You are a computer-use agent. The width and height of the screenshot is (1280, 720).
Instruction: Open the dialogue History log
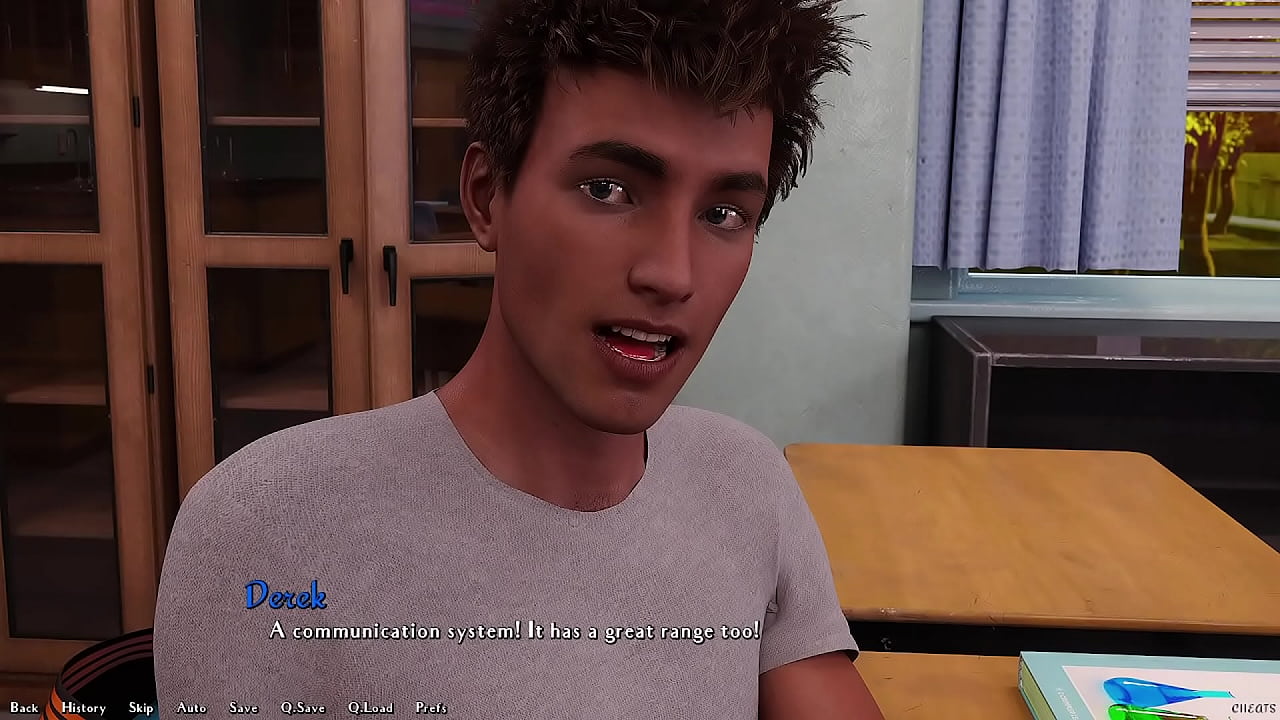[x=83, y=707]
